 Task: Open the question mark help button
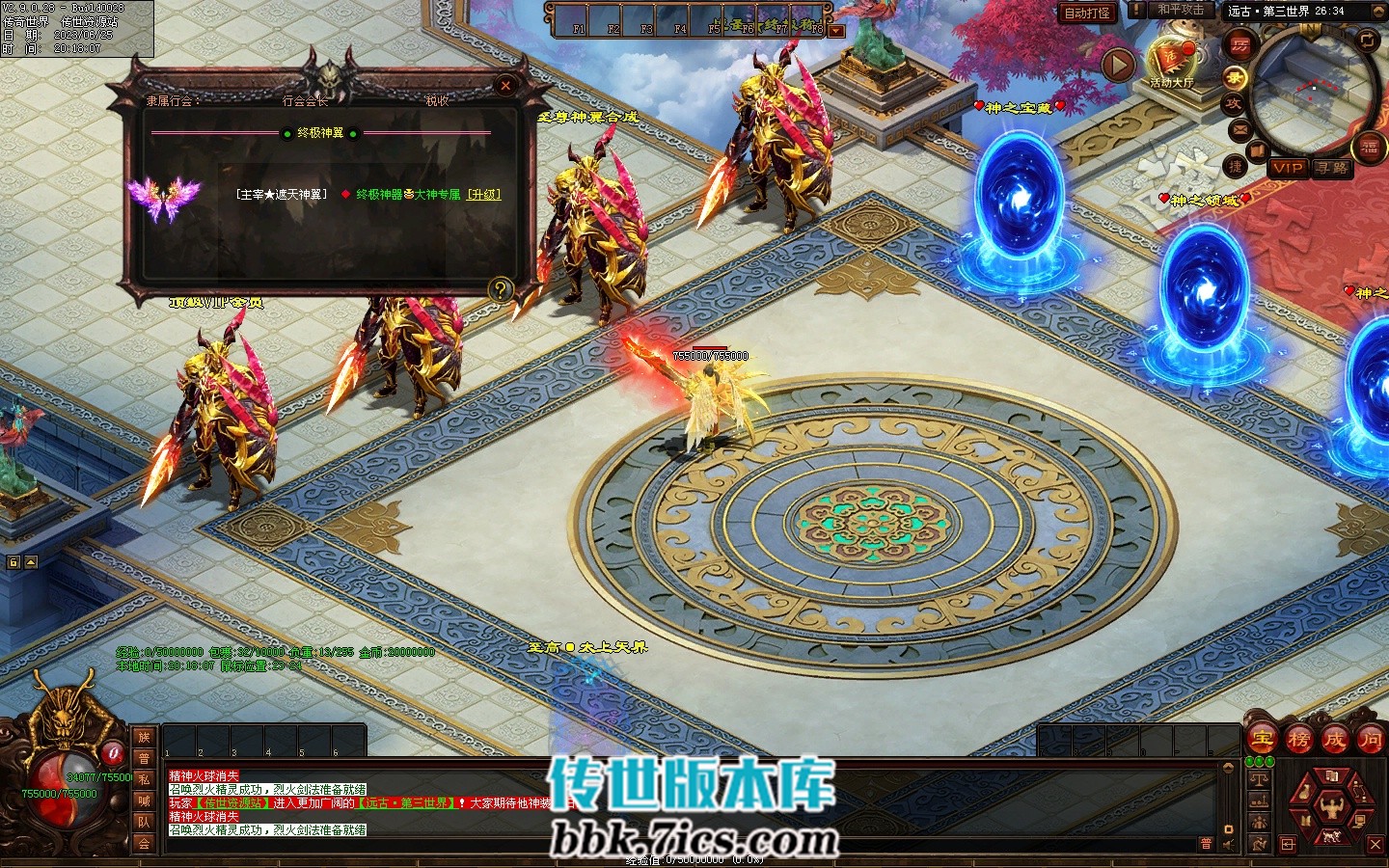500,288
